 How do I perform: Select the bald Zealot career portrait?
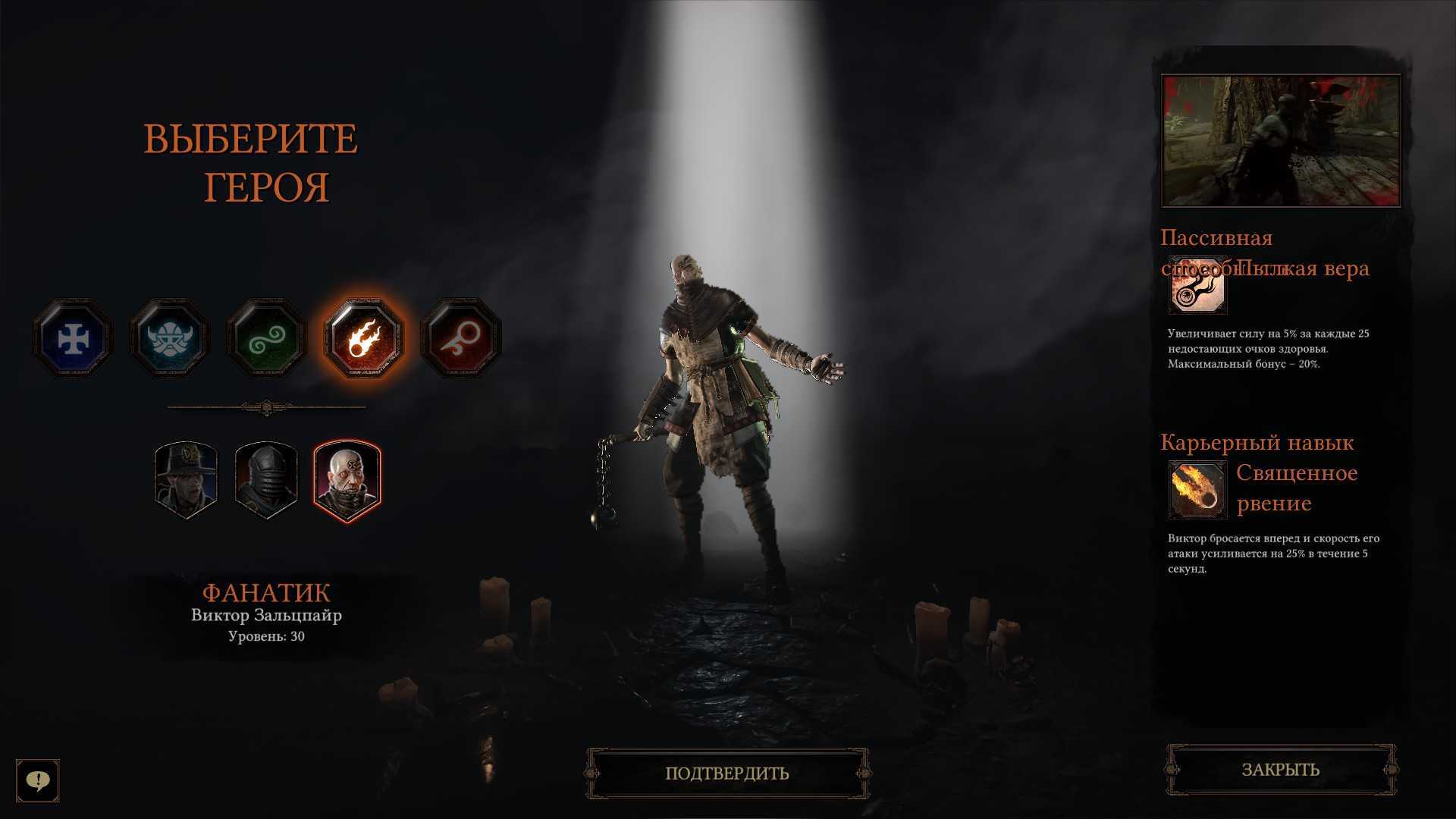[347, 480]
